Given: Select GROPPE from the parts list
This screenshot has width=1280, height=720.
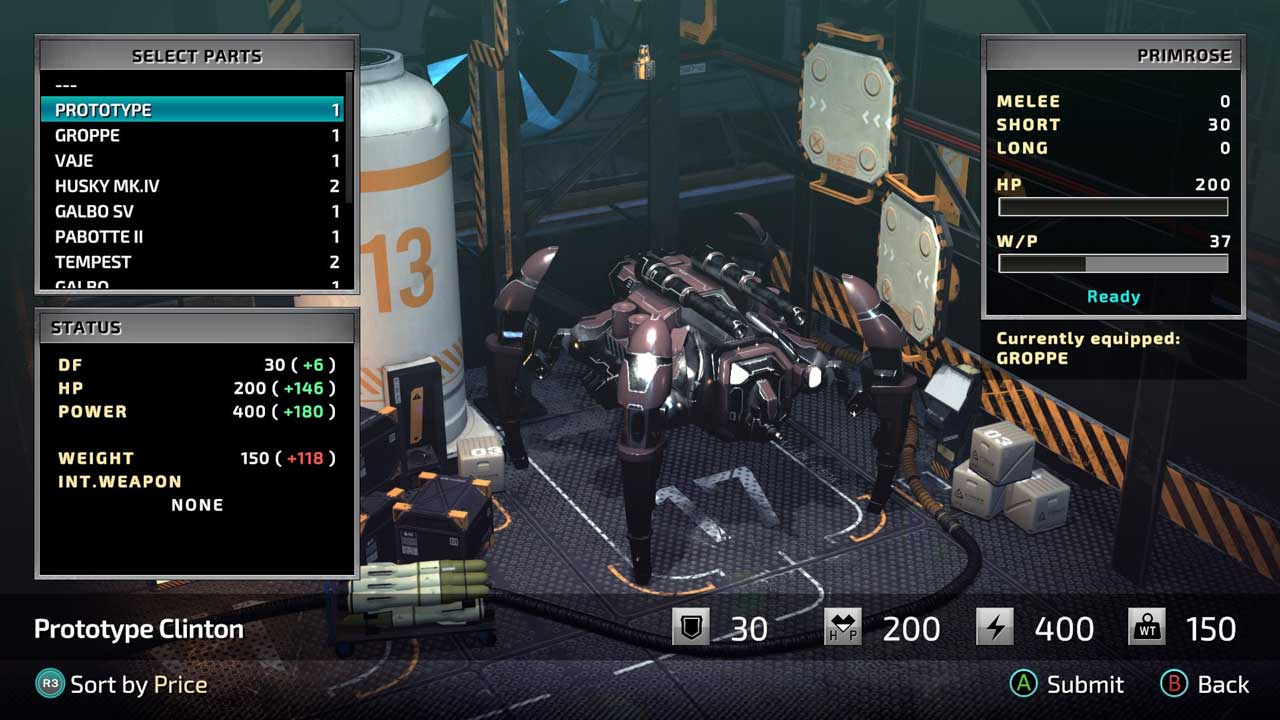Looking at the screenshot, I should point(190,135).
